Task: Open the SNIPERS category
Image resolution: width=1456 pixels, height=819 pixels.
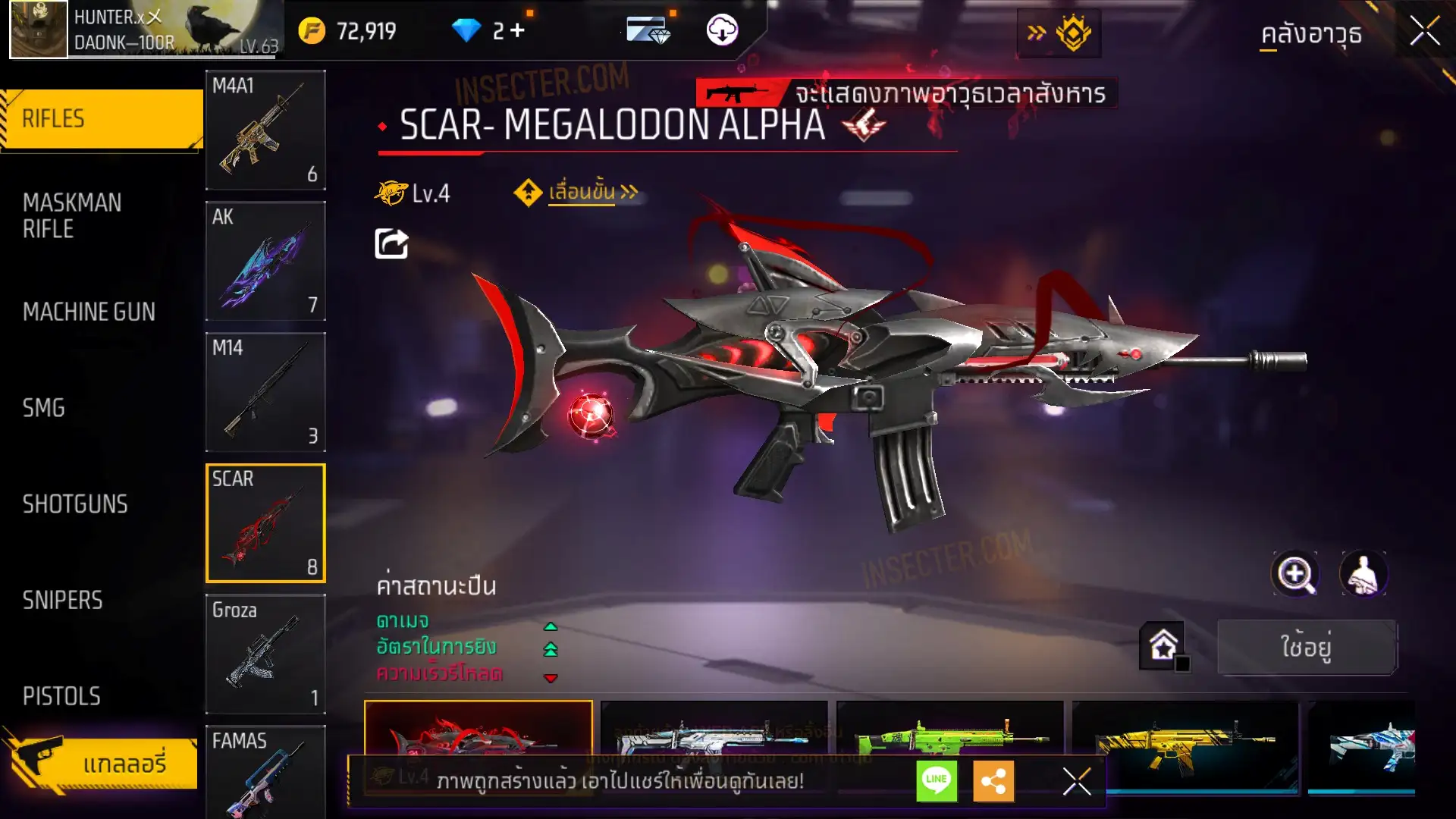Action: click(62, 601)
